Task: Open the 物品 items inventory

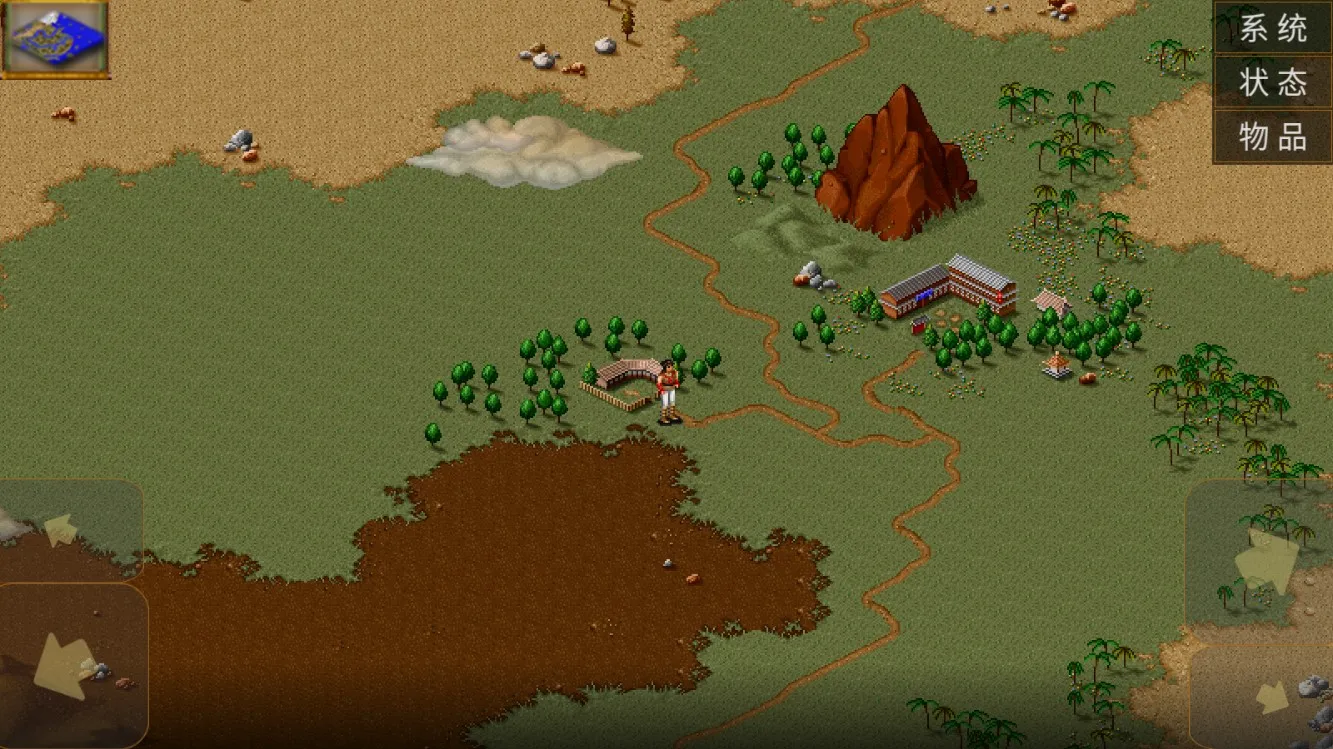Action: click(x=1273, y=136)
